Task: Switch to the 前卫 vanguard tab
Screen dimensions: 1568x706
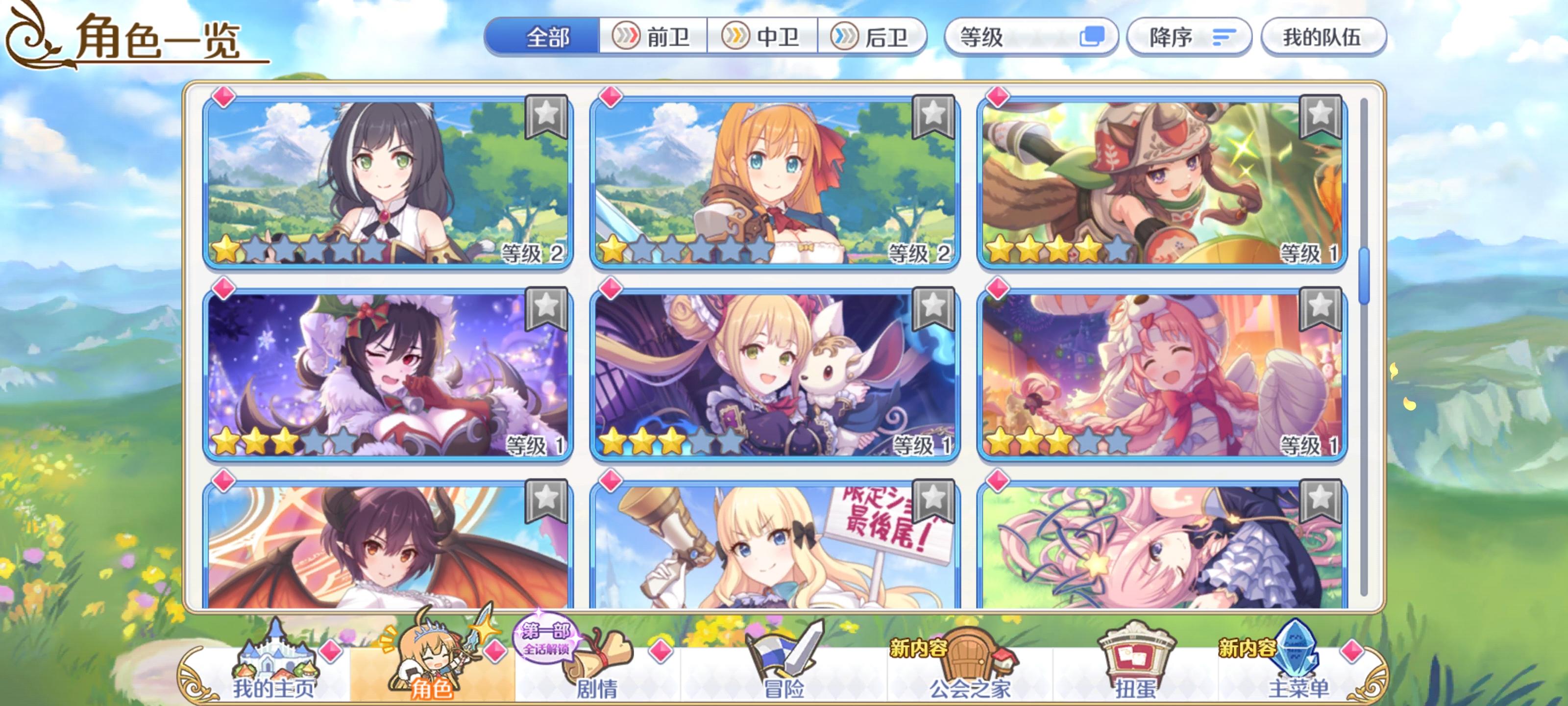Action: (x=654, y=38)
